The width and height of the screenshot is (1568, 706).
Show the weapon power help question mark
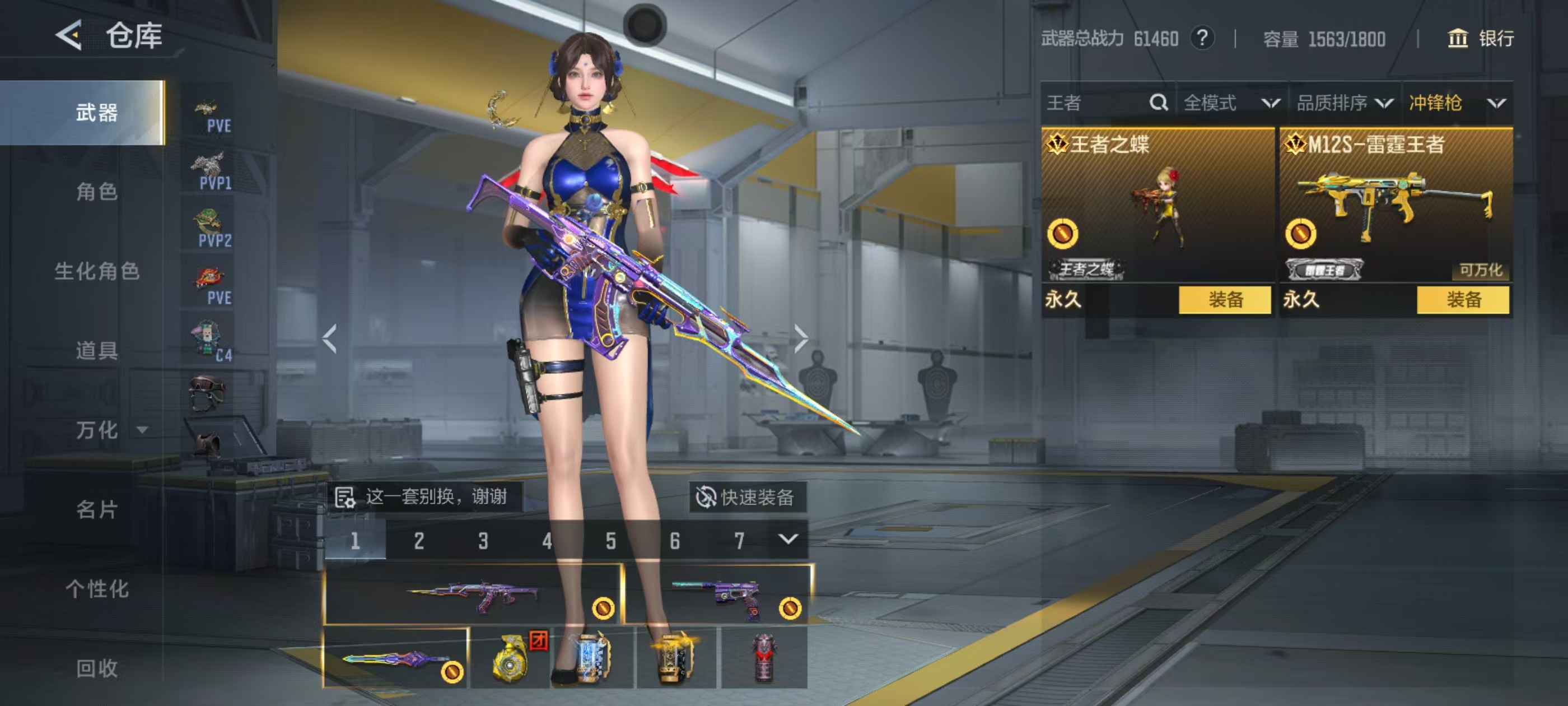pos(1202,38)
